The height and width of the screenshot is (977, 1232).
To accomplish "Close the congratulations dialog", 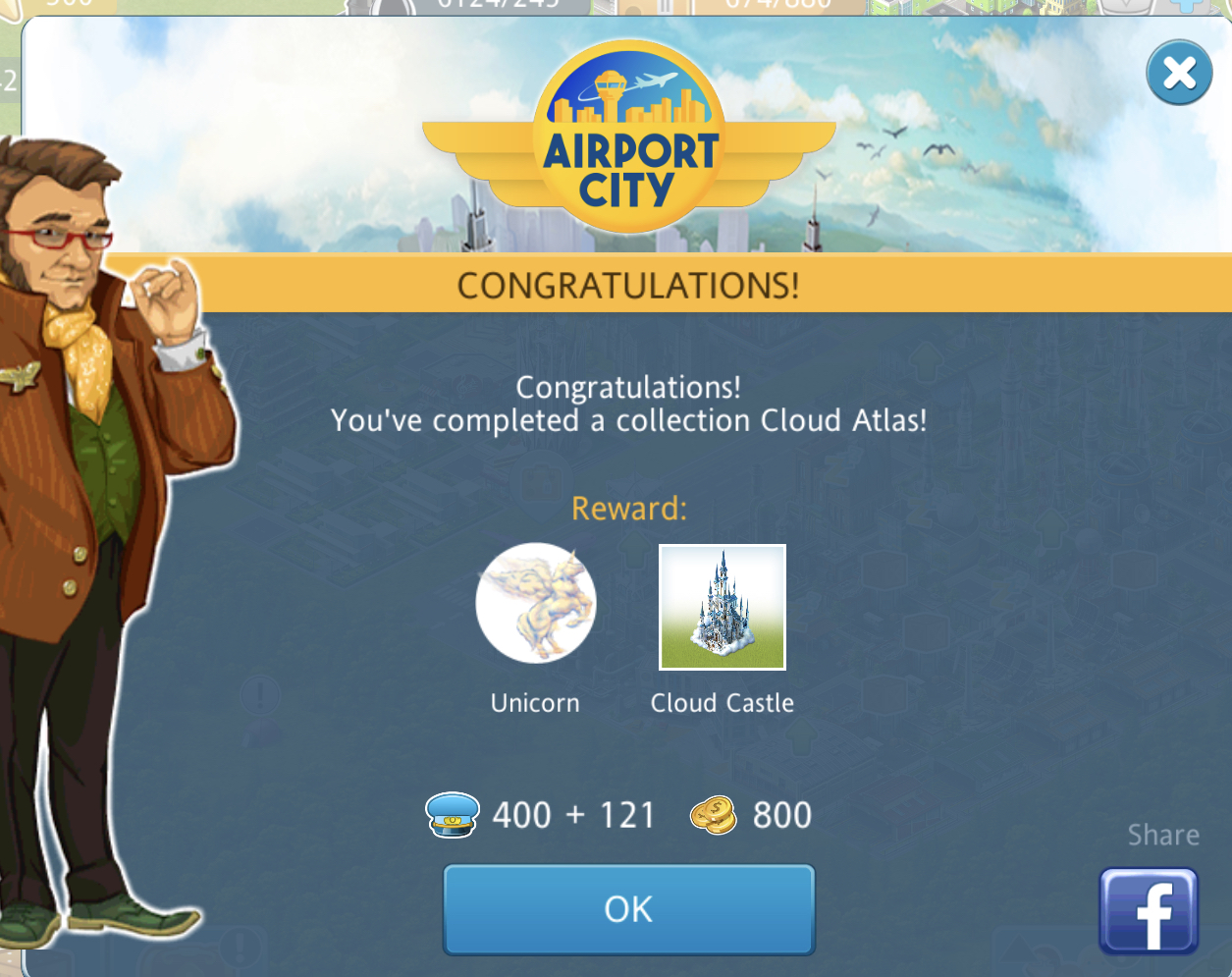I will [x=1178, y=73].
